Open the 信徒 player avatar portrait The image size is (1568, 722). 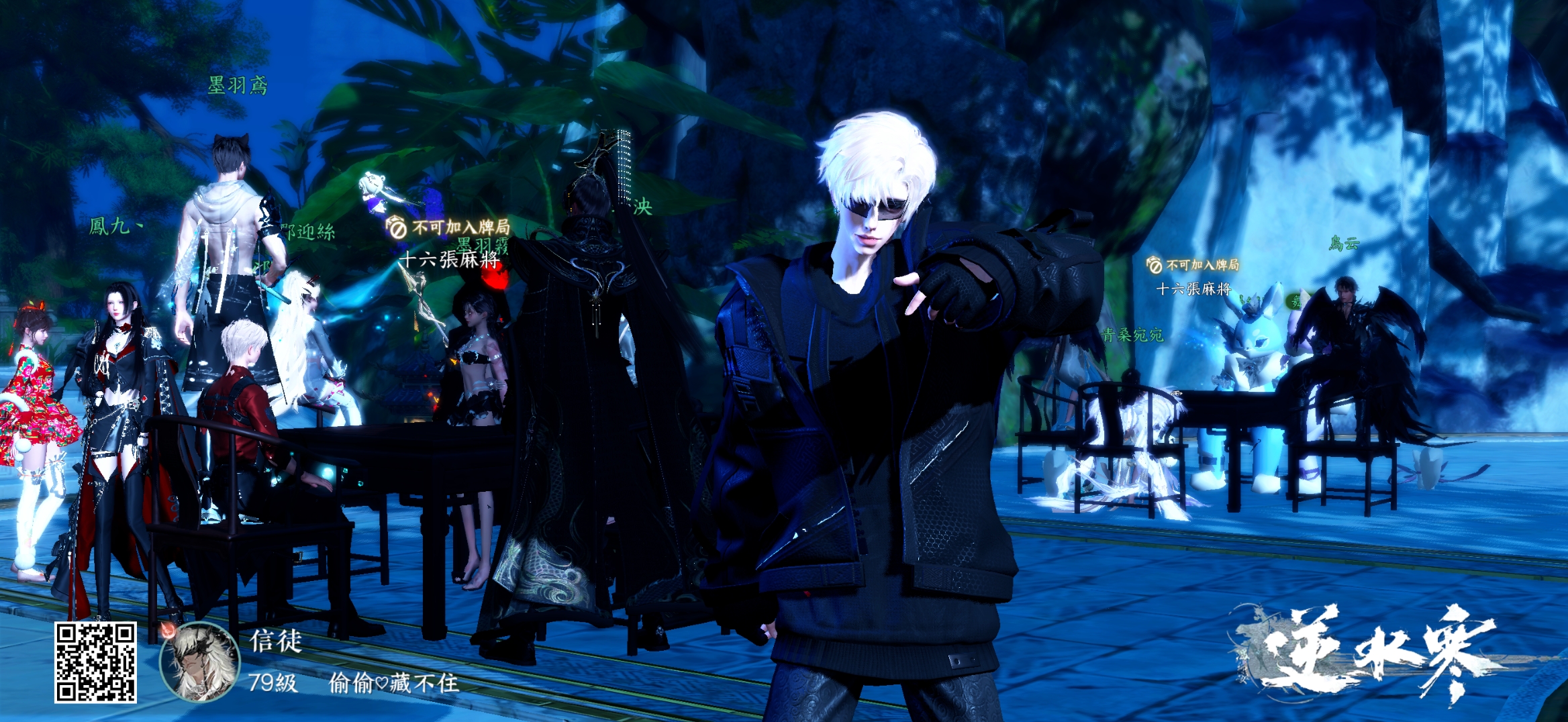point(200,662)
